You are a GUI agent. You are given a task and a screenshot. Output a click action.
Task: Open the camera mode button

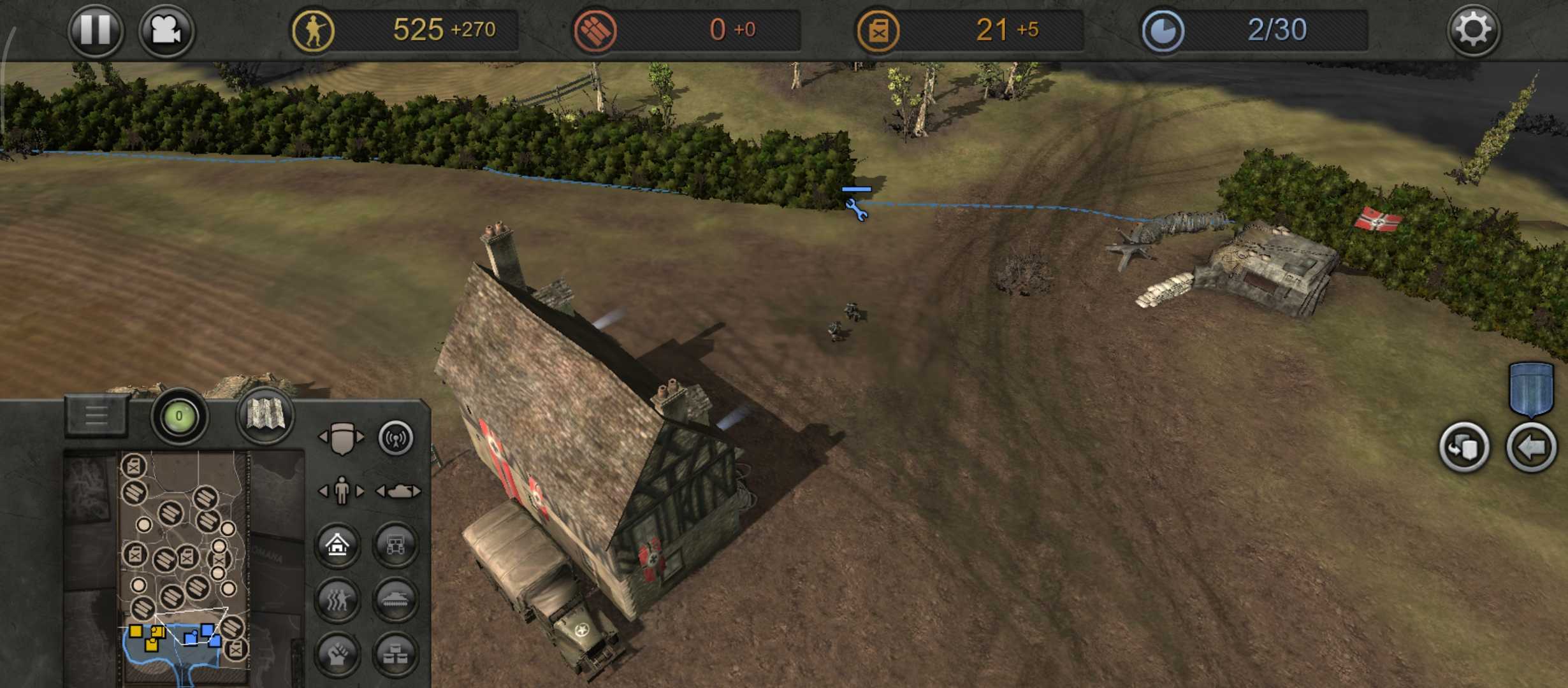pyautogui.click(x=166, y=30)
